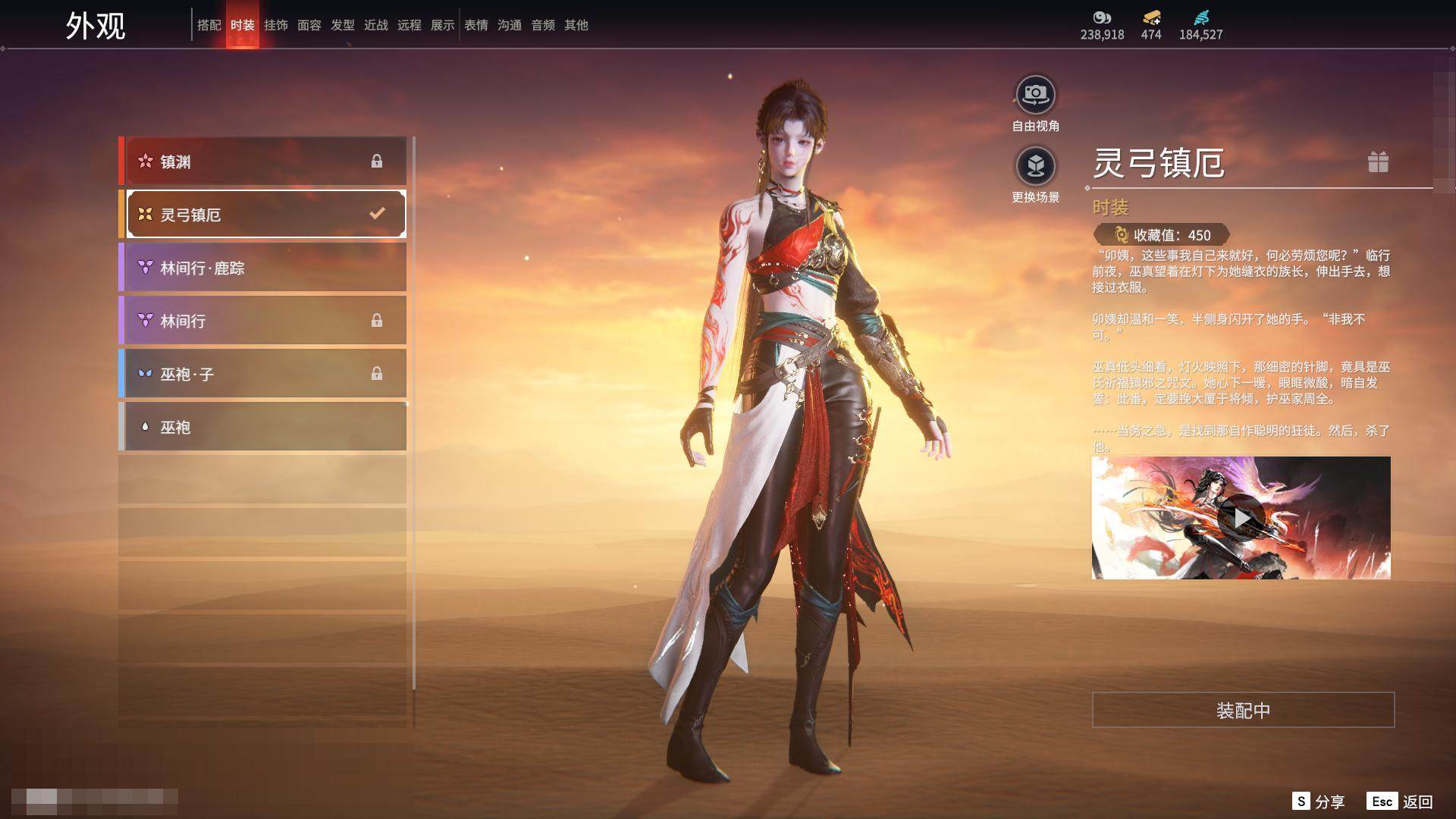Go to the 发型 tab
The height and width of the screenshot is (819, 1456).
[x=342, y=25]
